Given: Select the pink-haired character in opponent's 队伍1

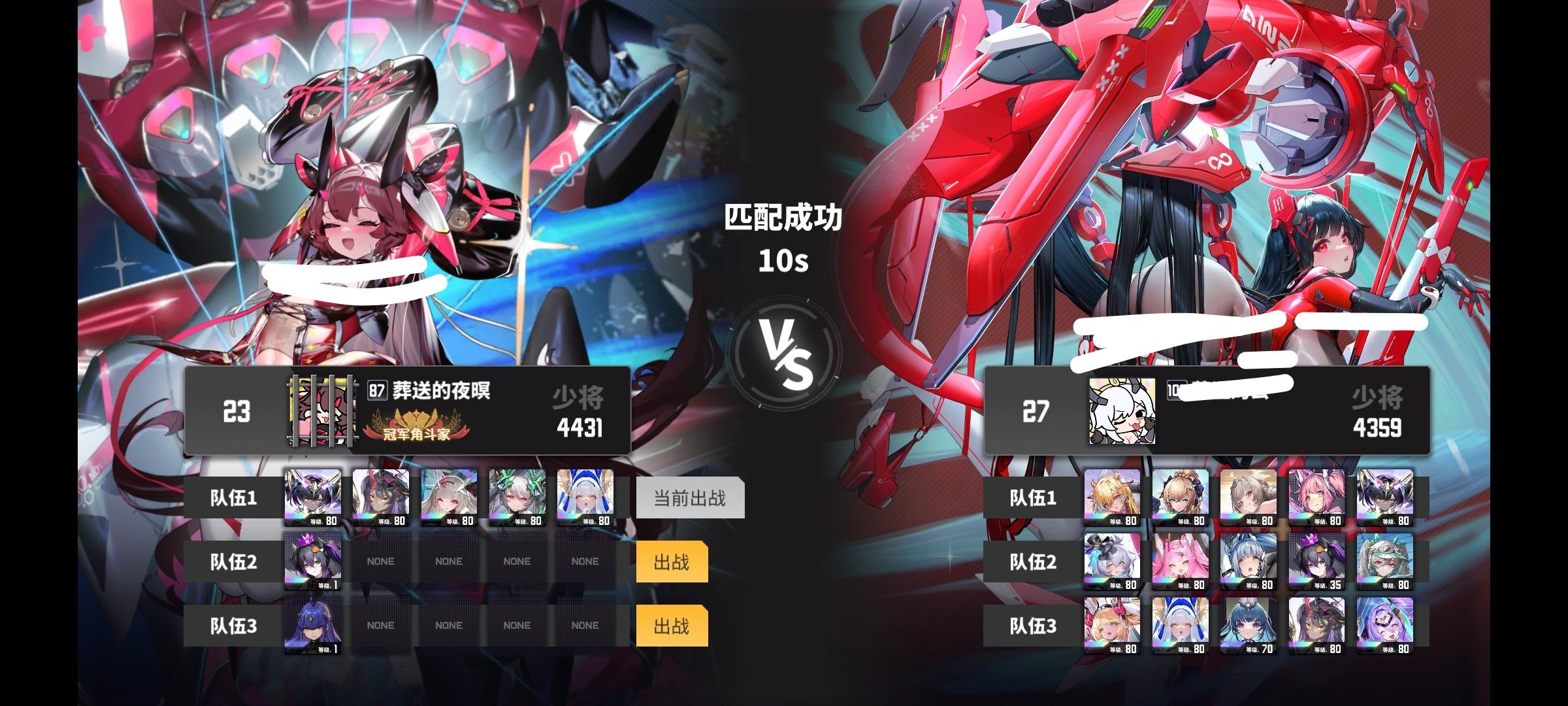Looking at the screenshot, I should point(1318,497).
